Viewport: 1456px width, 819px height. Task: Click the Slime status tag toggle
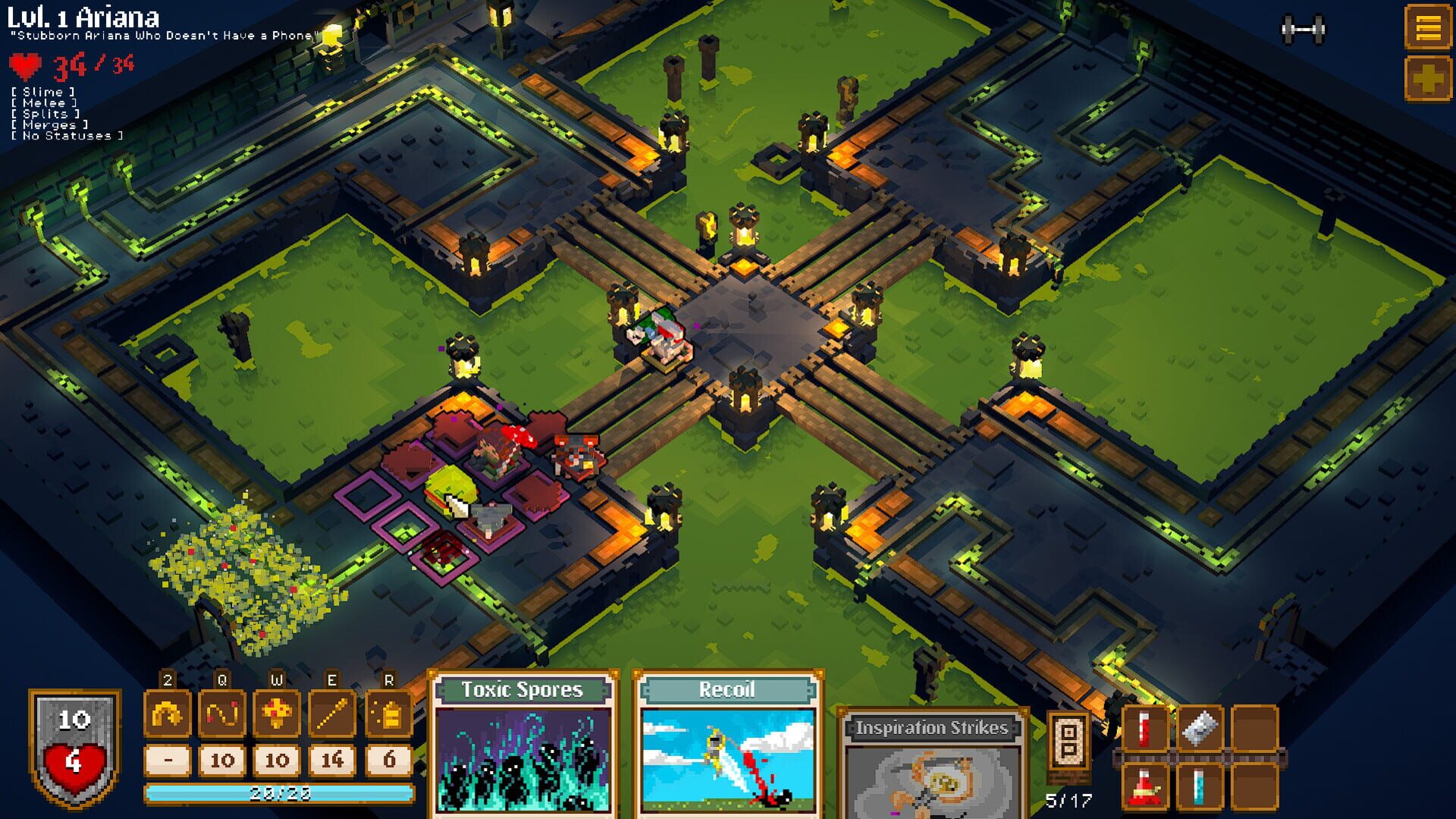[42, 90]
